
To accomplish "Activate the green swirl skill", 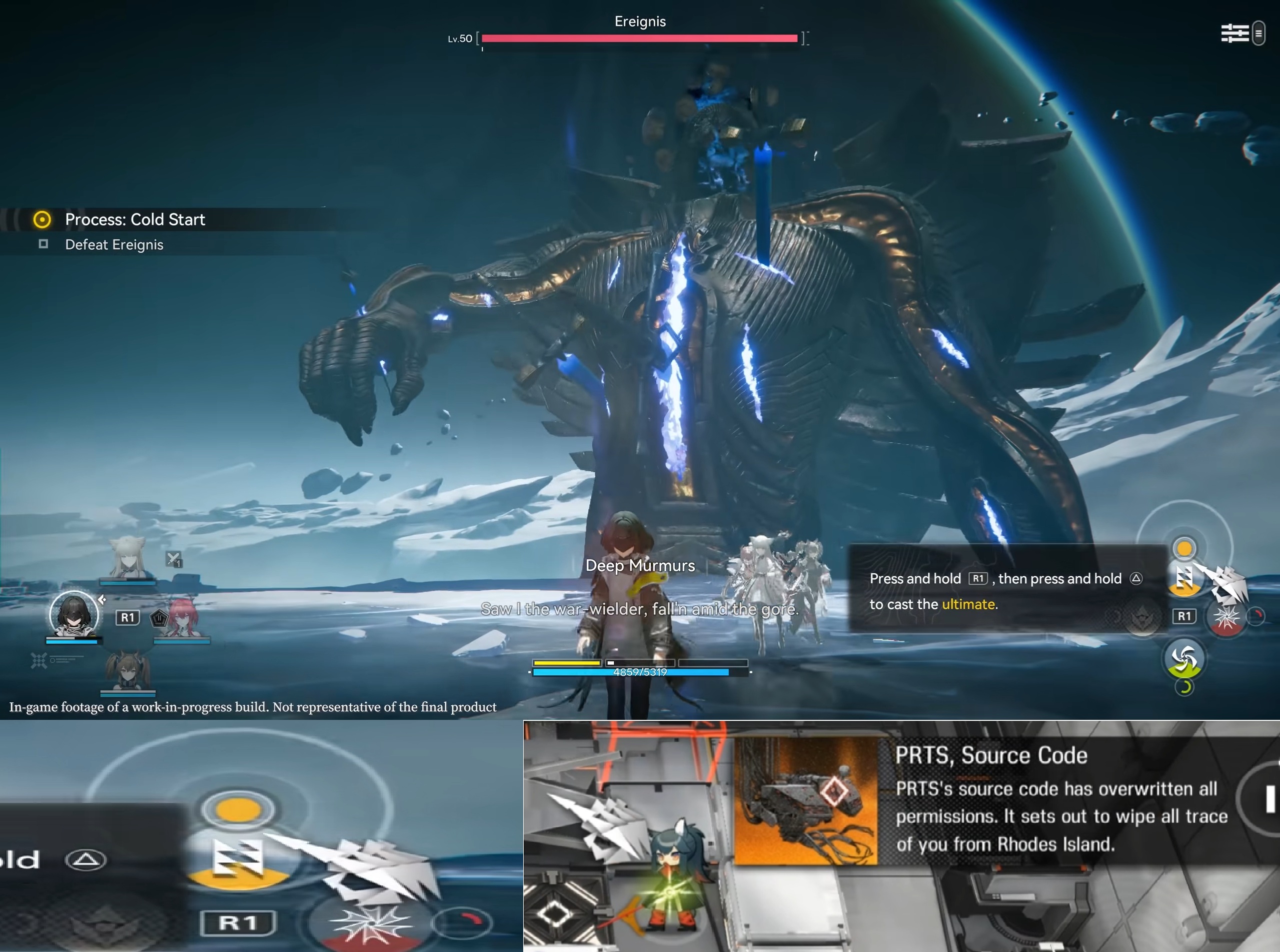I will coord(1184,659).
